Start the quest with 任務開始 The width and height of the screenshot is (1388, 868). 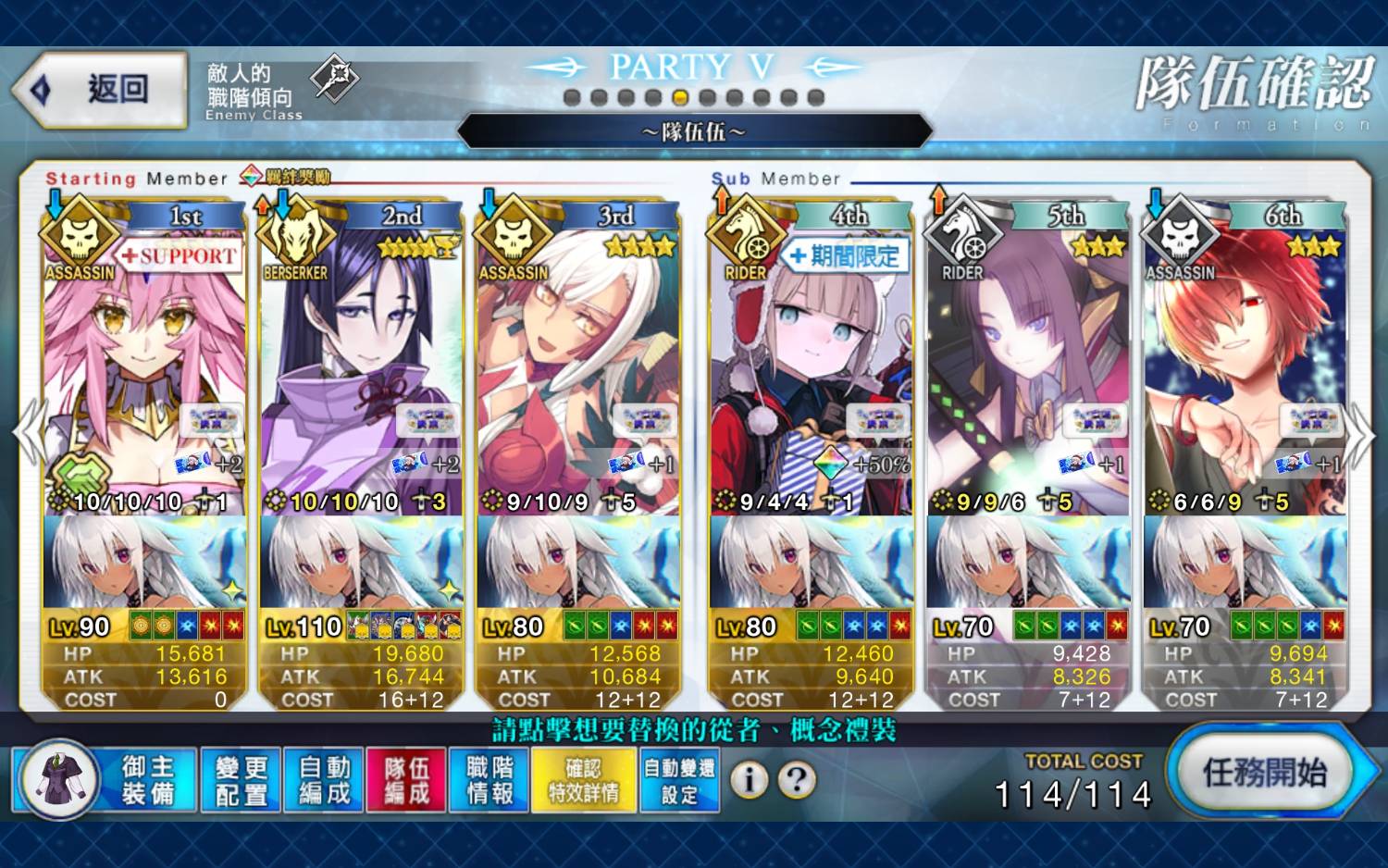[x=1265, y=774]
